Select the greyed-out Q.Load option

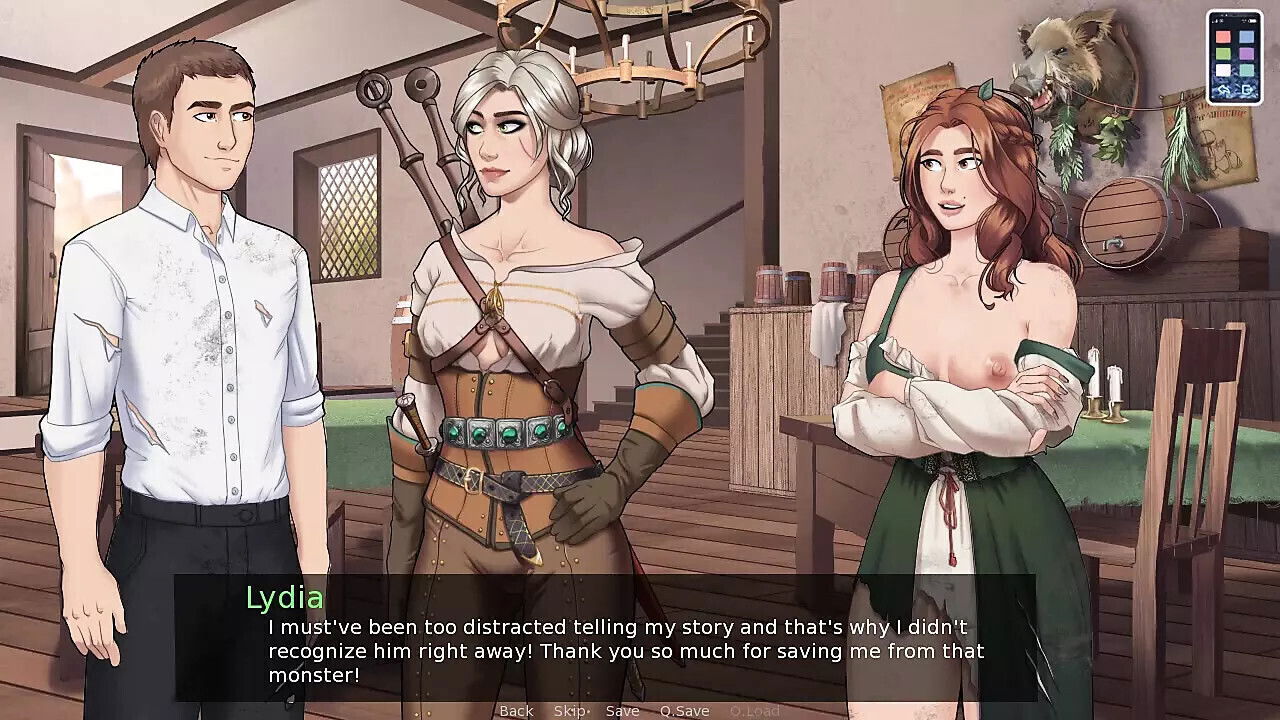coord(754,711)
